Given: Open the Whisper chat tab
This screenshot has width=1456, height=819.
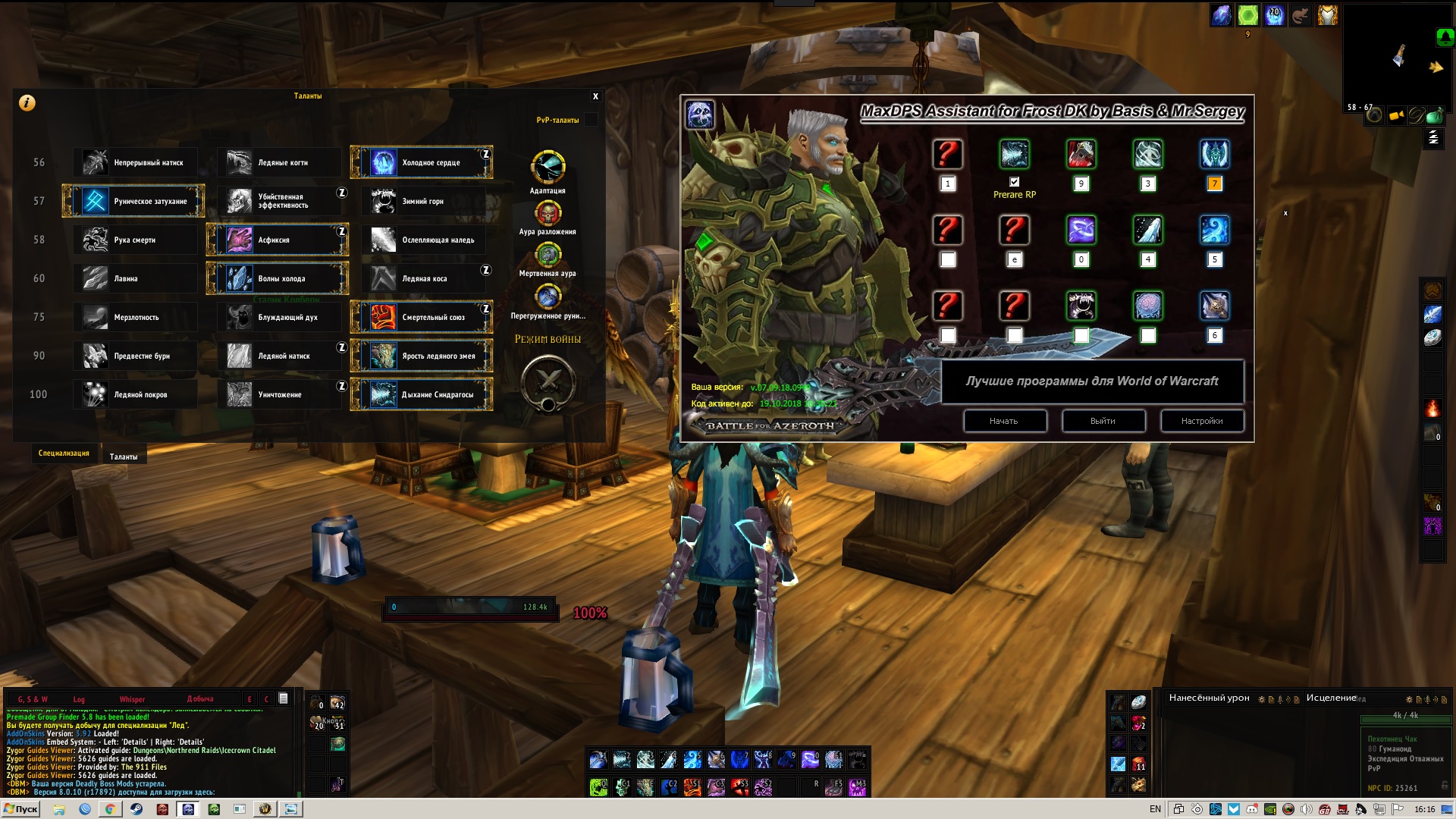Looking at the screenshot, I should tap(132, 699).
